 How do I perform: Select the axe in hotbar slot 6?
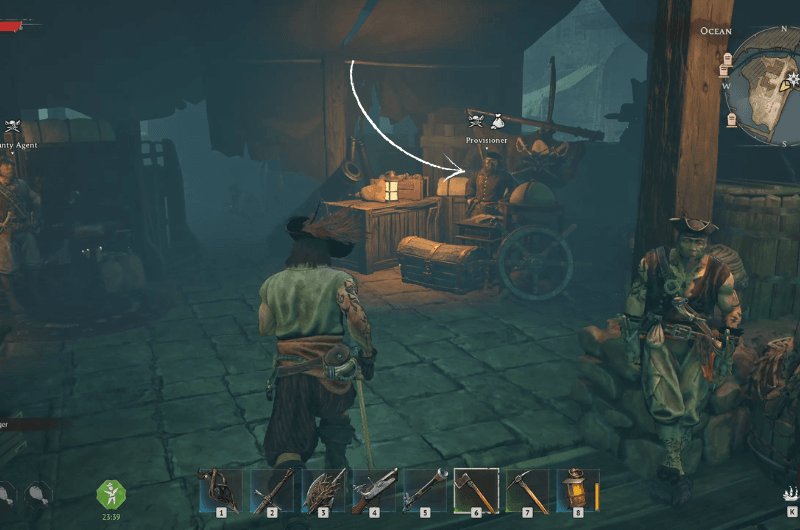[x=476, y=490]
